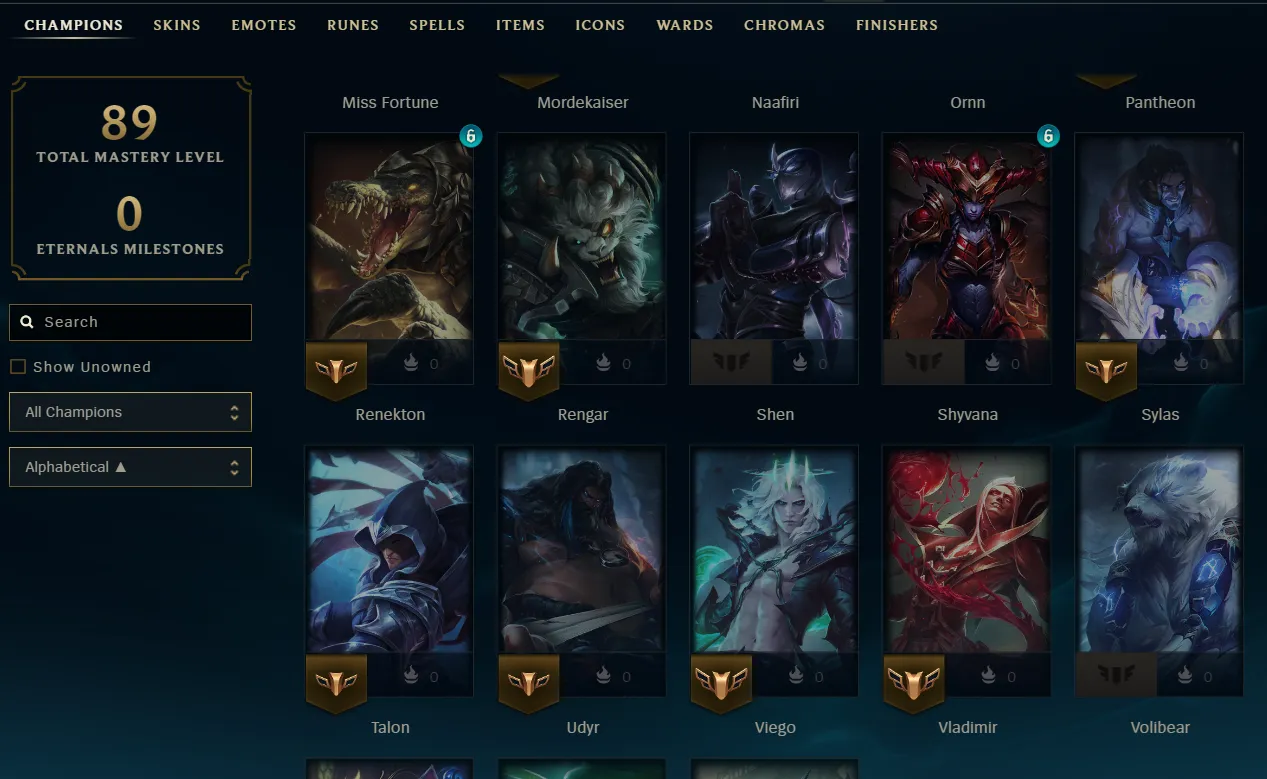
Task: Open the Shyvana champion card
Action: pyautogui.click(x=967, y=250)
